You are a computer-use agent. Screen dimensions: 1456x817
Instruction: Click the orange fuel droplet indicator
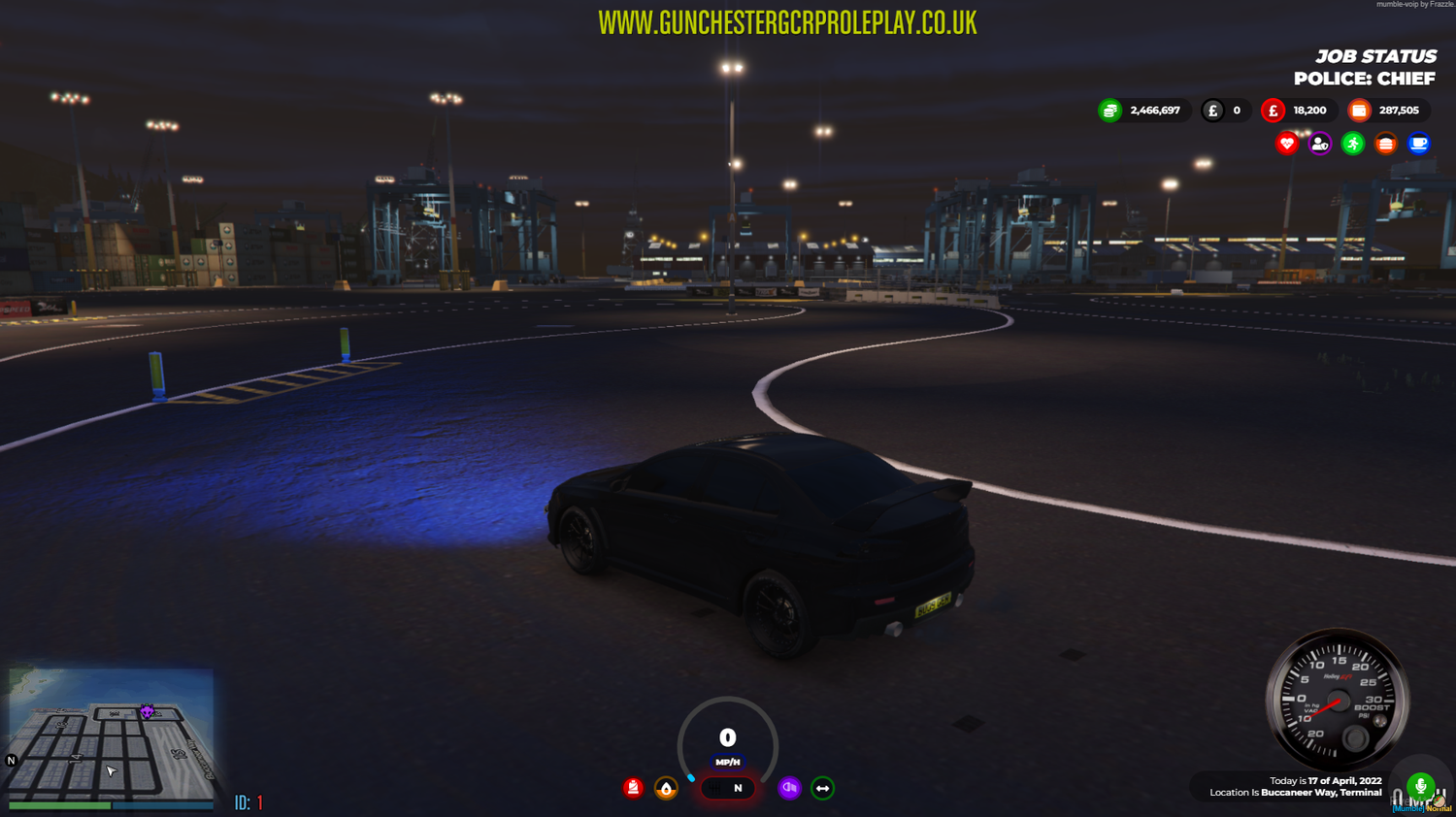click(x=665, y=788)
